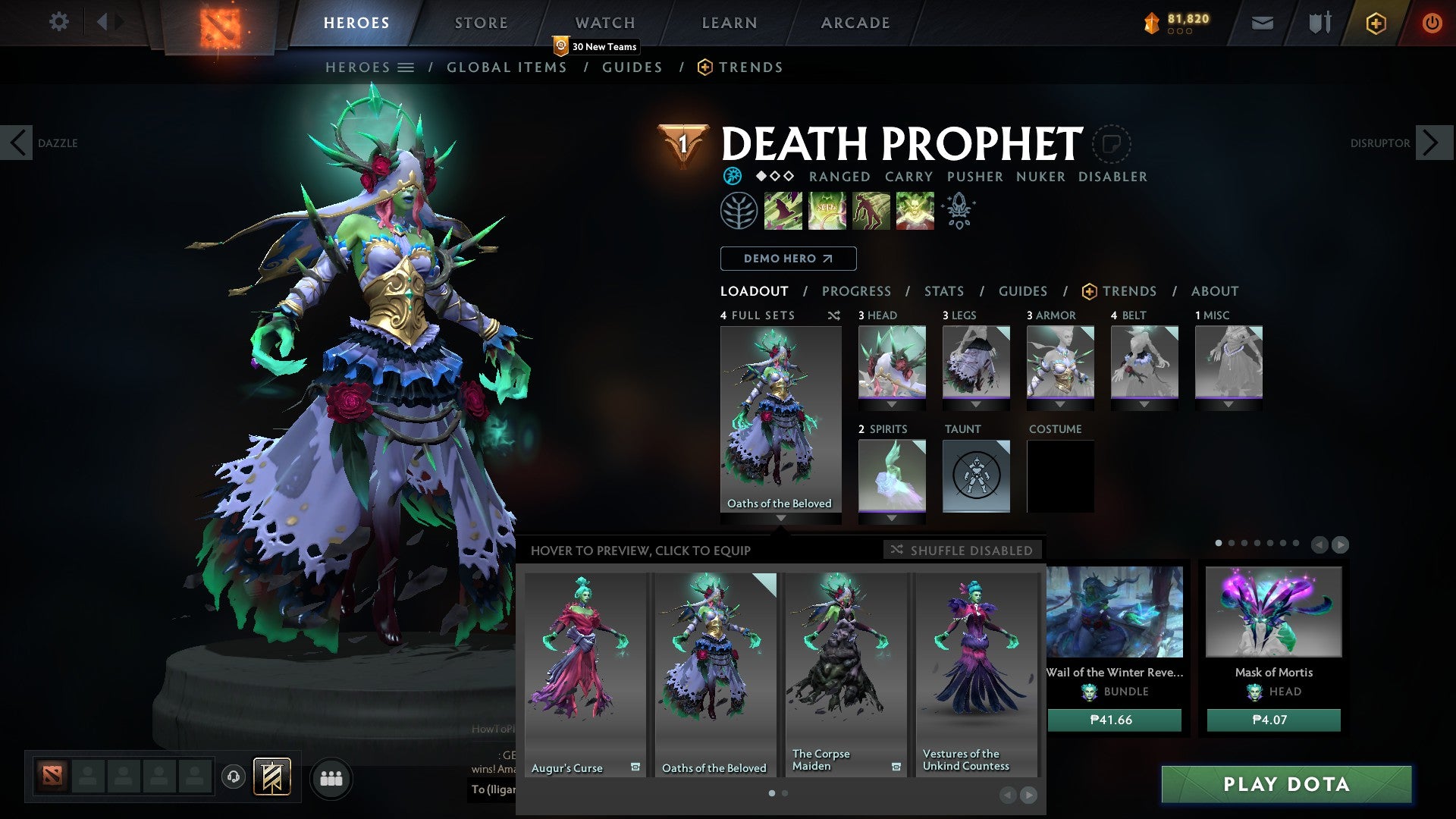
Task: Click the Demo Hero button
Action: tap(787, 259)
